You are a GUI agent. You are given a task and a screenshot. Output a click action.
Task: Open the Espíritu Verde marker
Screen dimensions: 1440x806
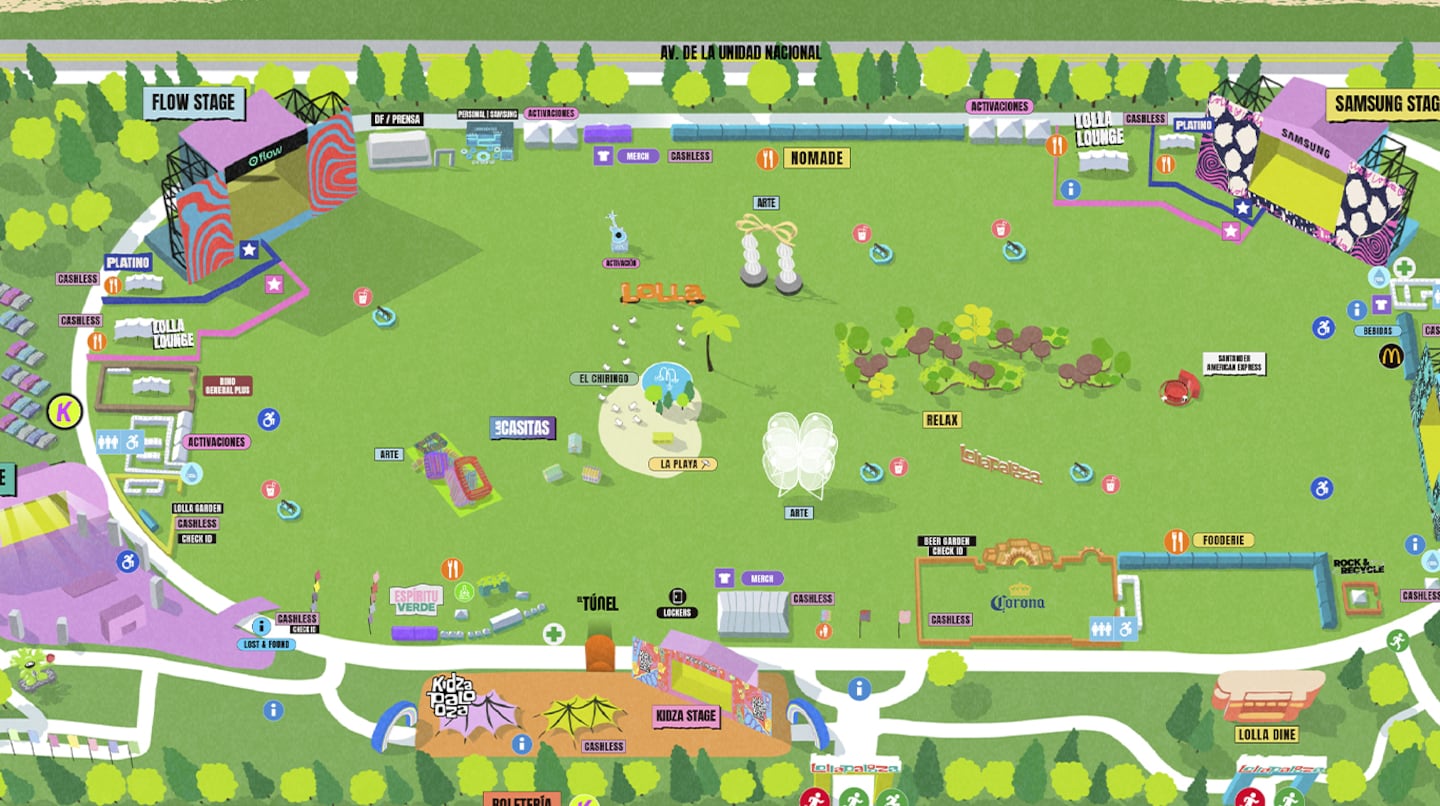click(416, 600)
